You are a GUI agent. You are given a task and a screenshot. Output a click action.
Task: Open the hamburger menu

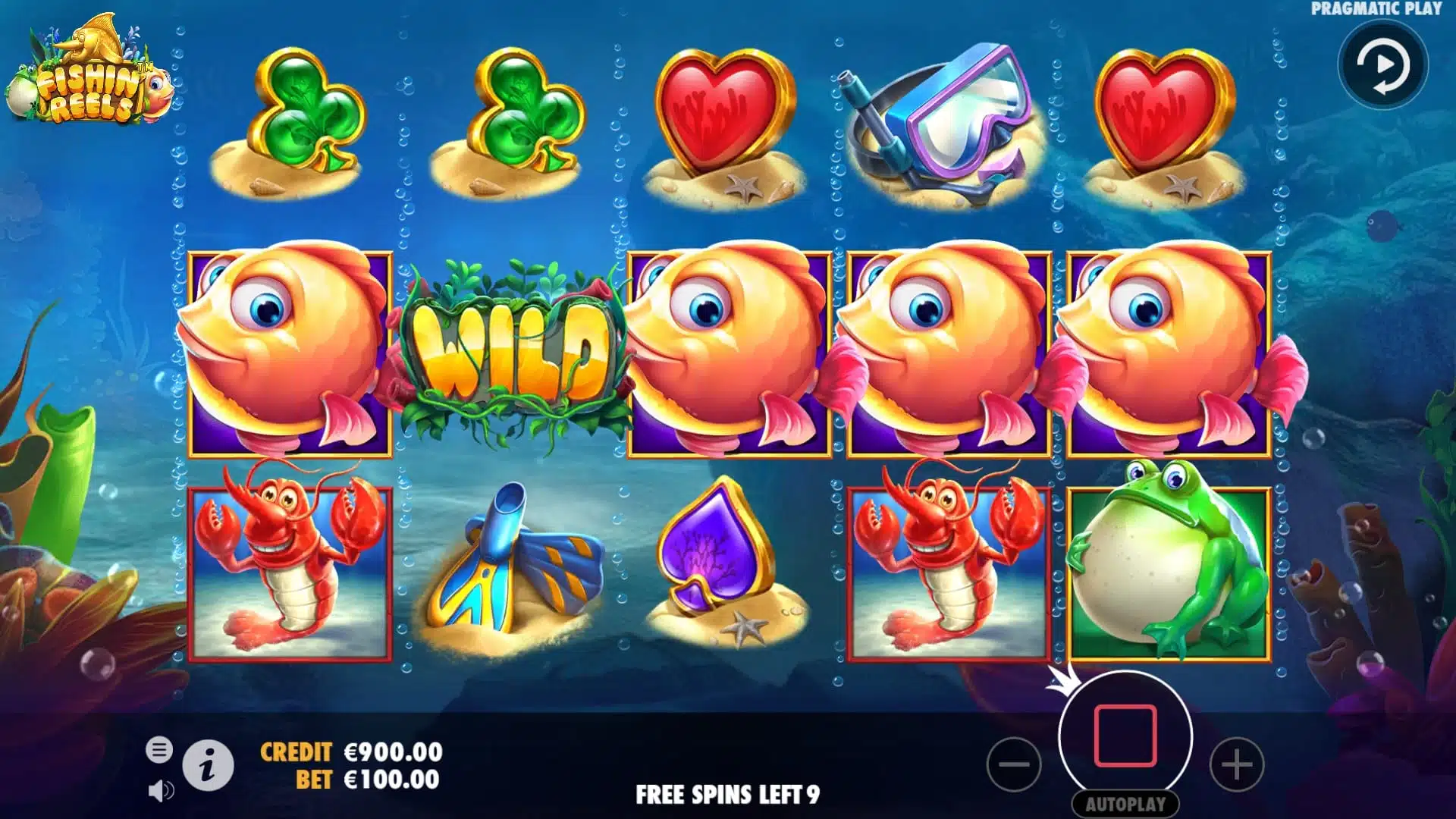click(159, 750)
